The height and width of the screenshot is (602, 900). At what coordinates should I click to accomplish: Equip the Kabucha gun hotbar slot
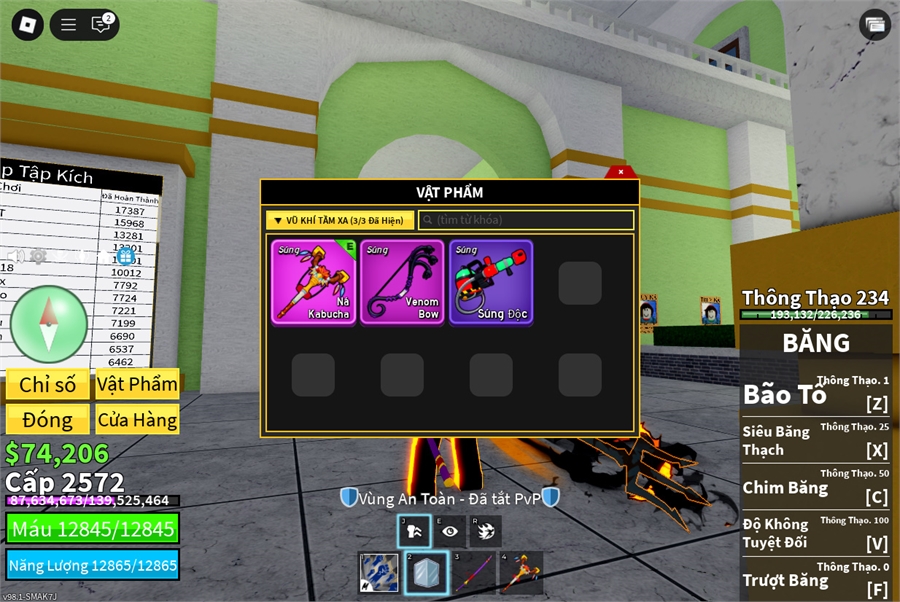521,573
